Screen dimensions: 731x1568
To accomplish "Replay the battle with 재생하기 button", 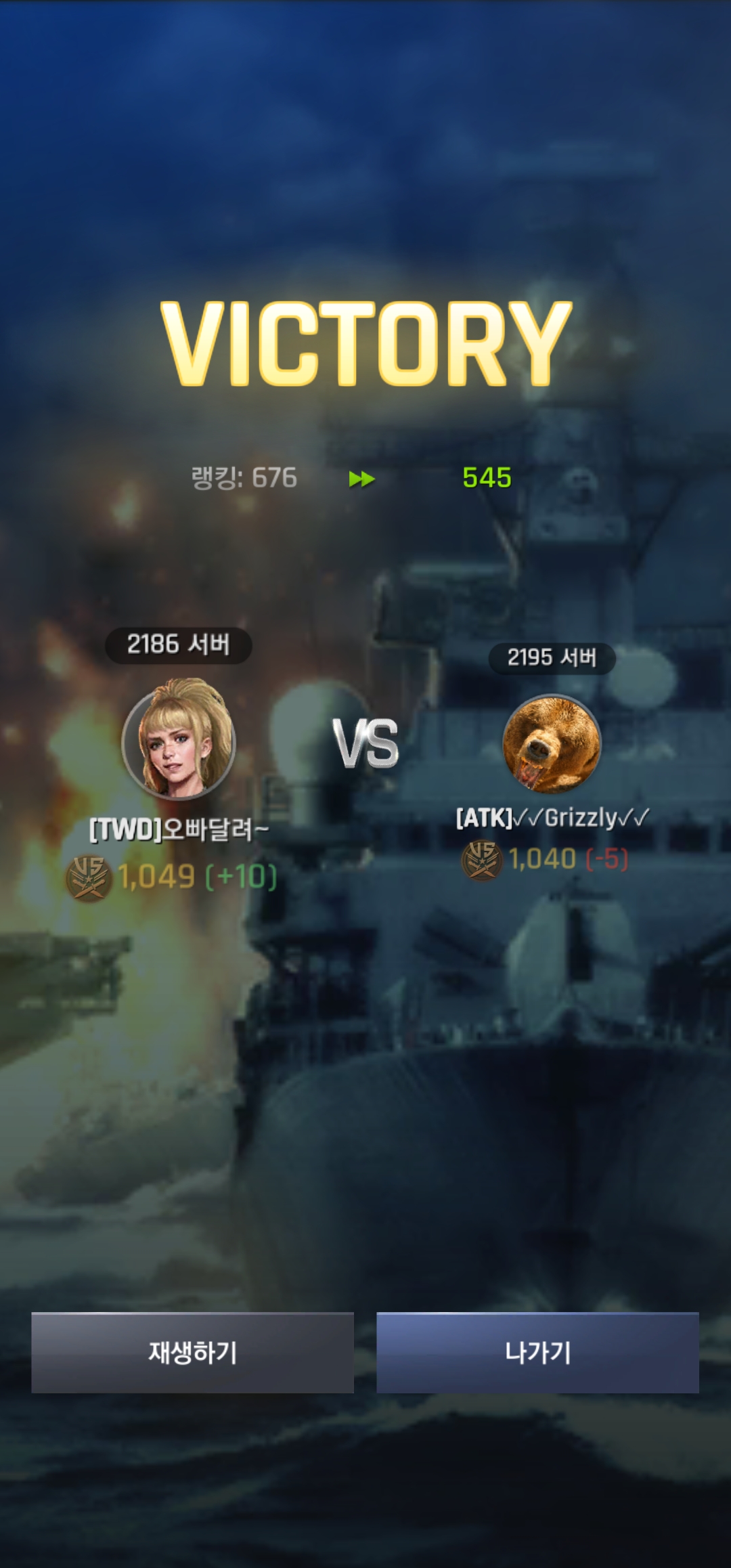I will click(x=192, y=1353).
